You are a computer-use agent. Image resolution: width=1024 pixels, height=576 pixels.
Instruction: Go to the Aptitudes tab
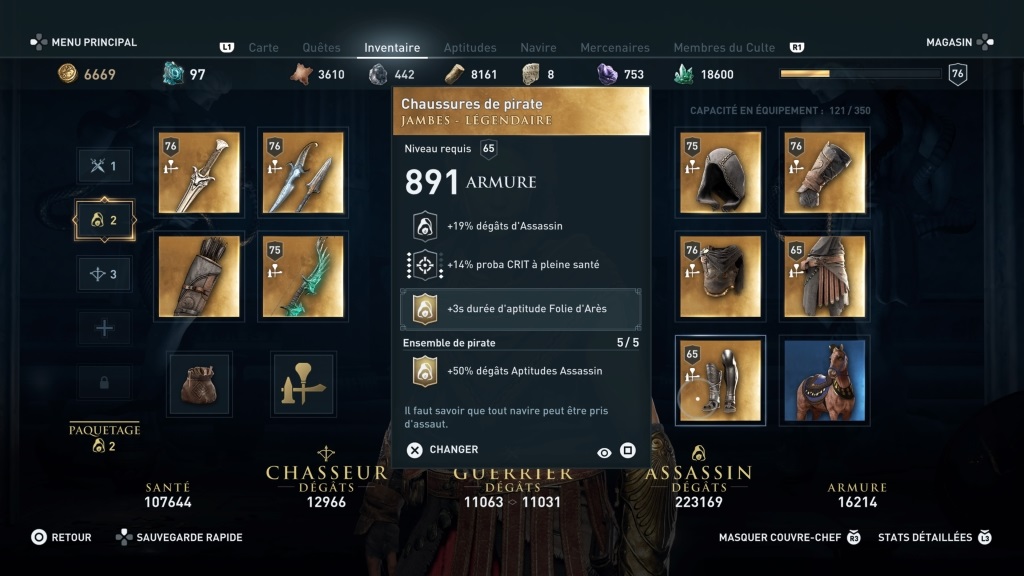470,47
